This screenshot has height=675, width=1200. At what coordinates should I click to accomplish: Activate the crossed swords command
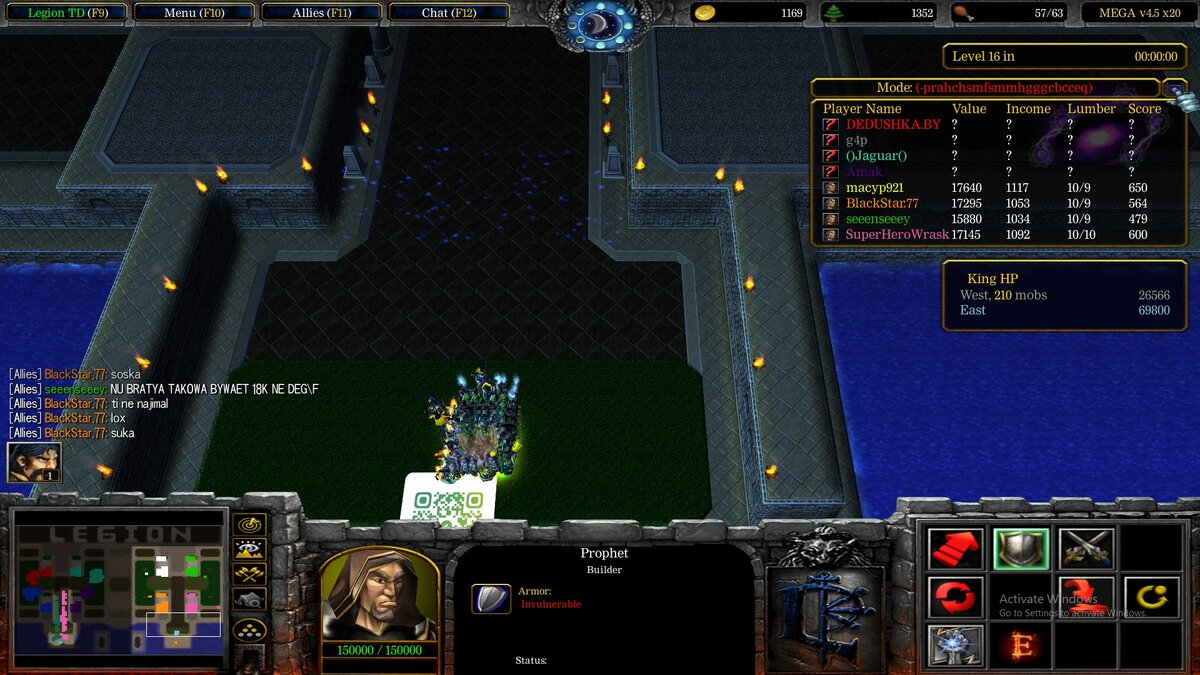tap(1086, 548)
